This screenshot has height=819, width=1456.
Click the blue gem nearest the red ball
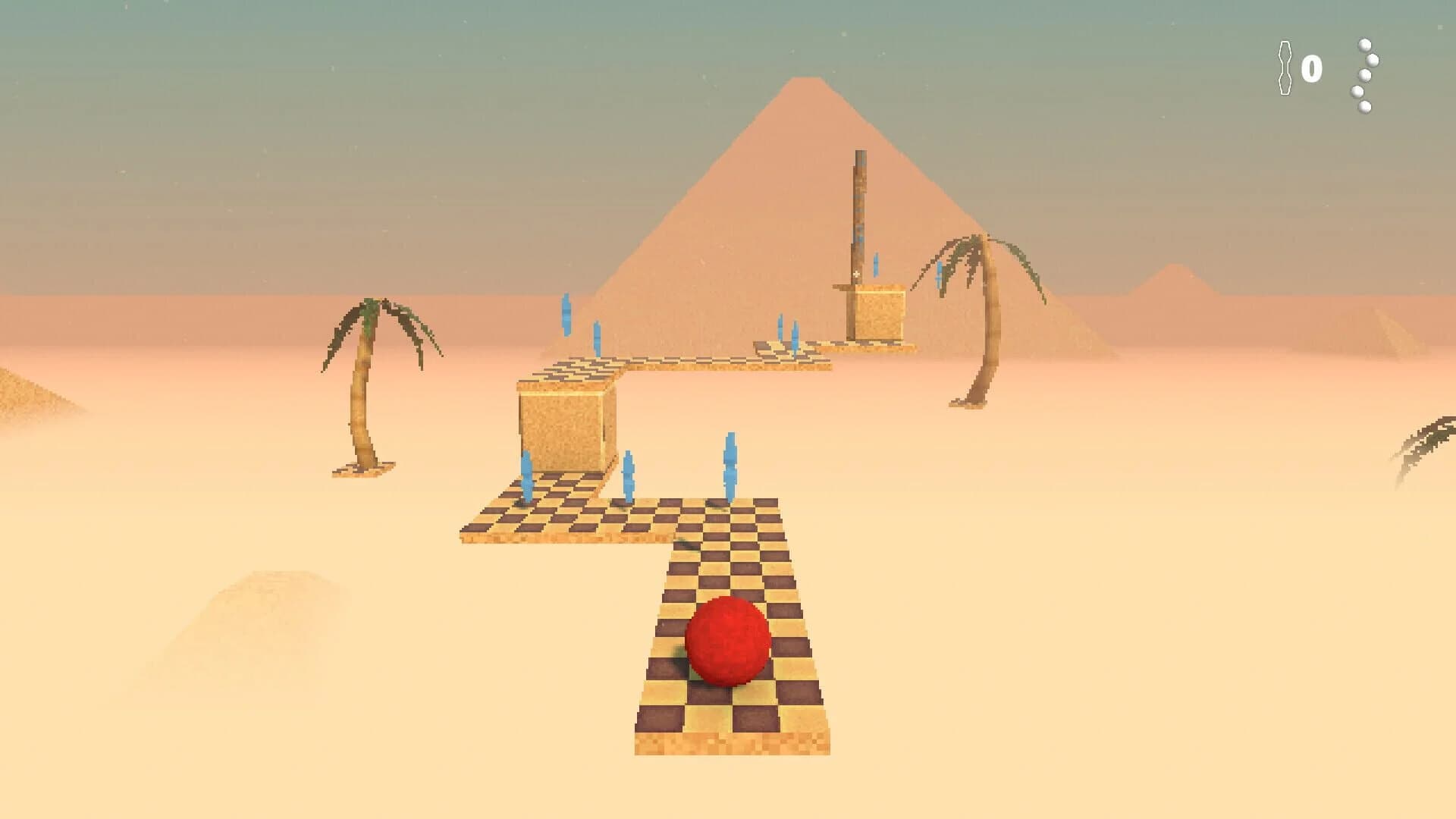point(729,466)
